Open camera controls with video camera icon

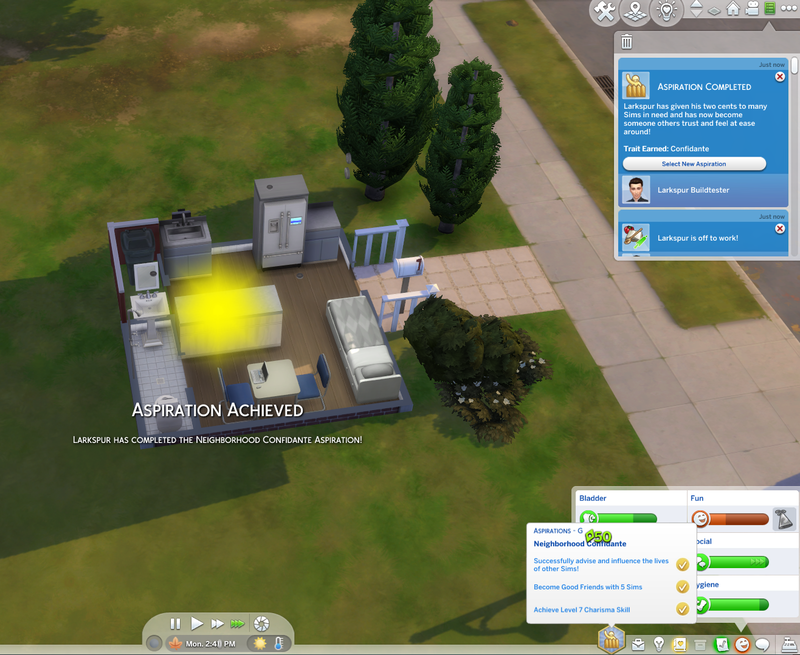(x=751, y=9)
